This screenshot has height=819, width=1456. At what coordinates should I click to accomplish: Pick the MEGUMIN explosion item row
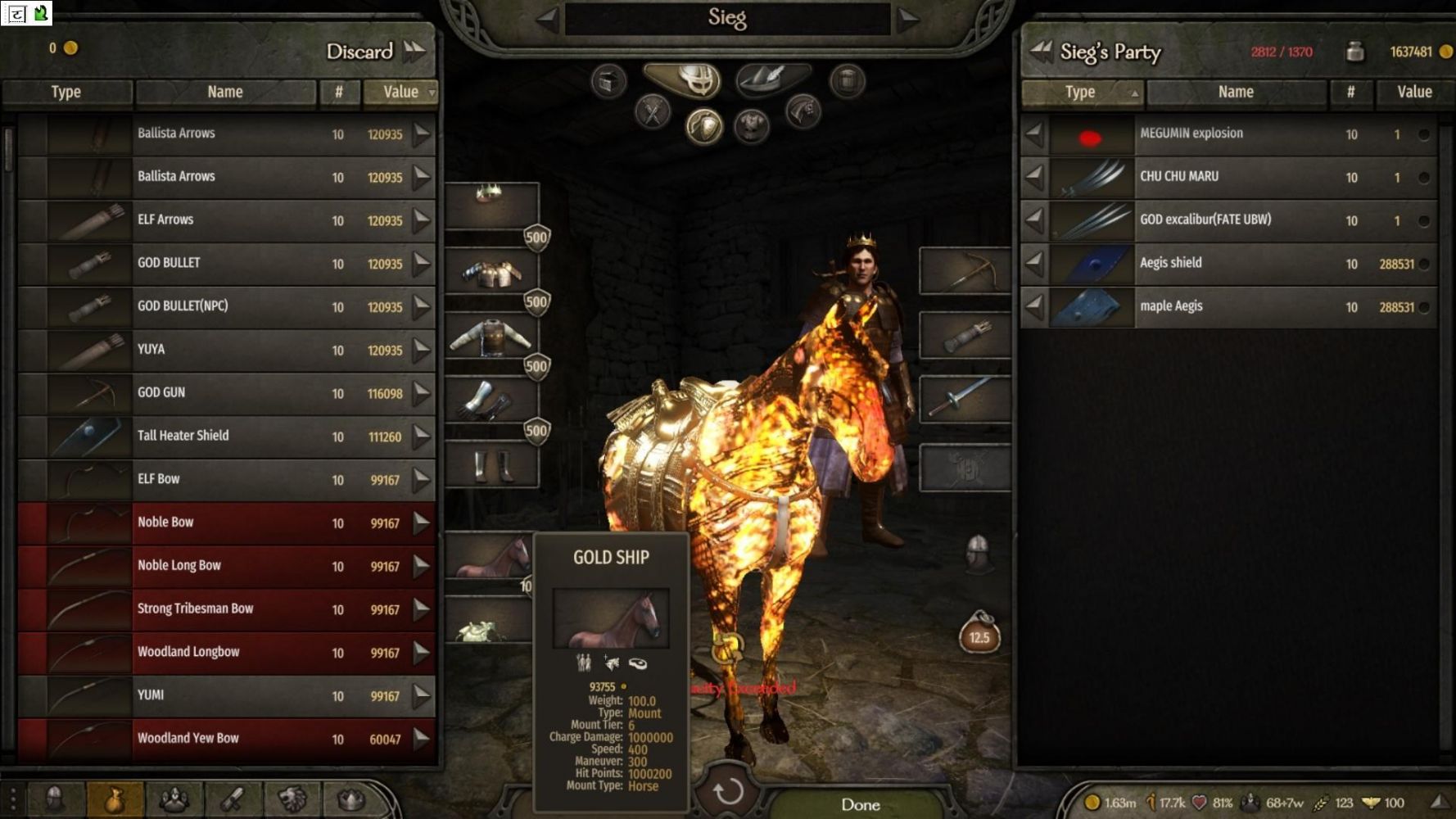click(1228, 133)
